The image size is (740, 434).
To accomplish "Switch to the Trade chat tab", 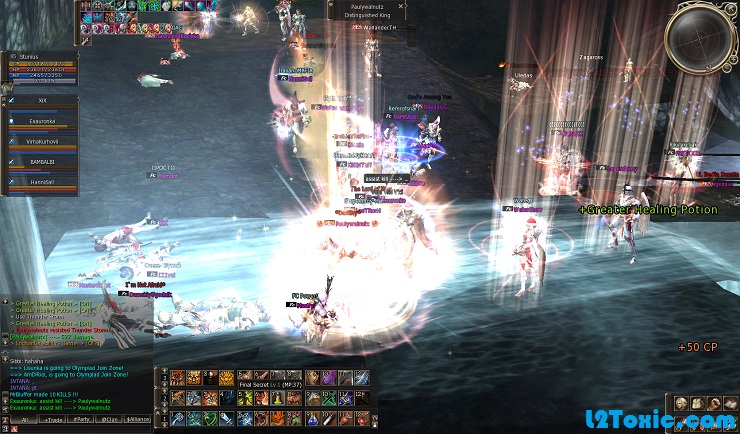I will click(x=50, y=421).
